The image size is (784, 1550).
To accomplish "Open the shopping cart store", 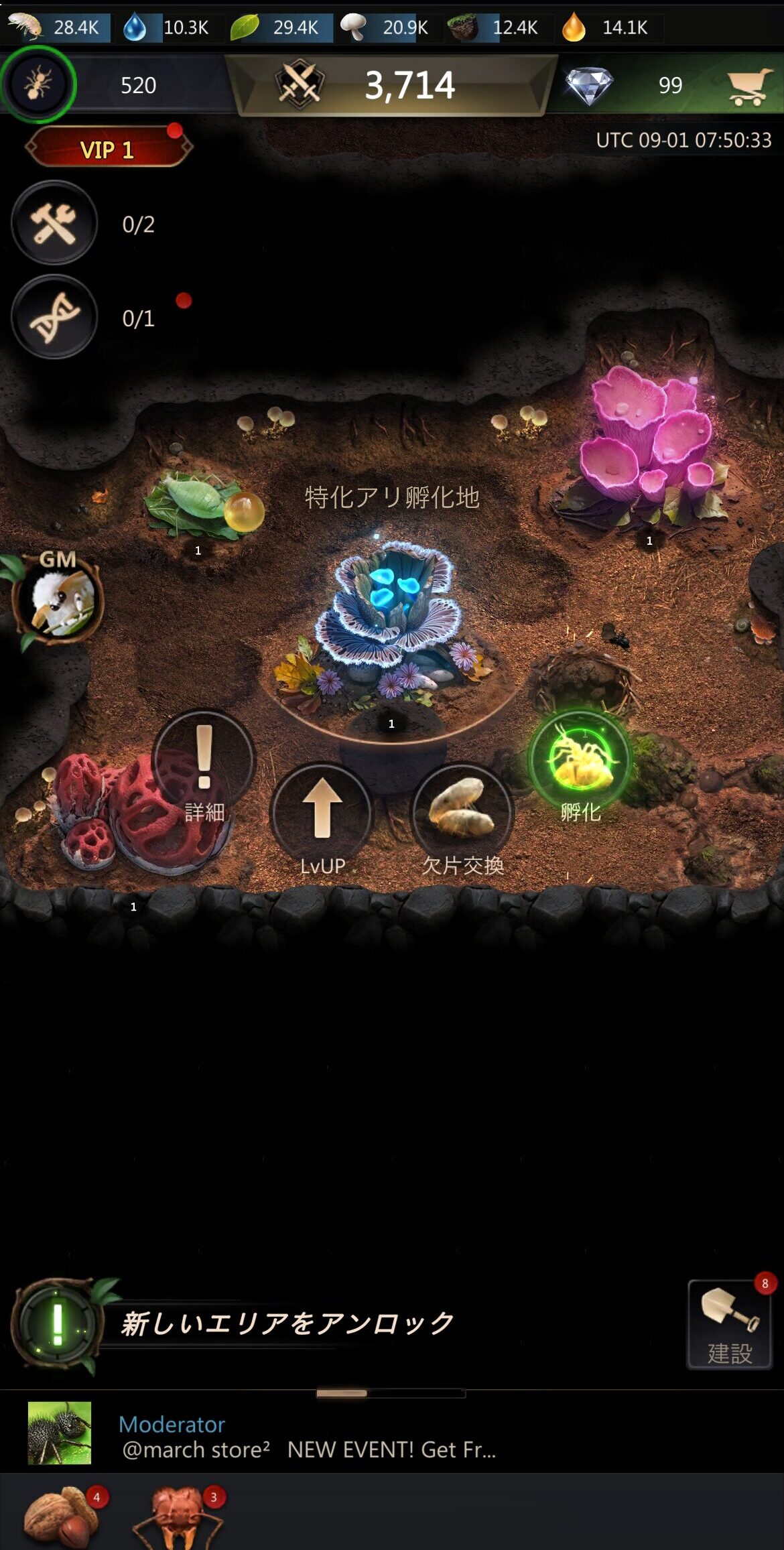I will click(748, 86).
